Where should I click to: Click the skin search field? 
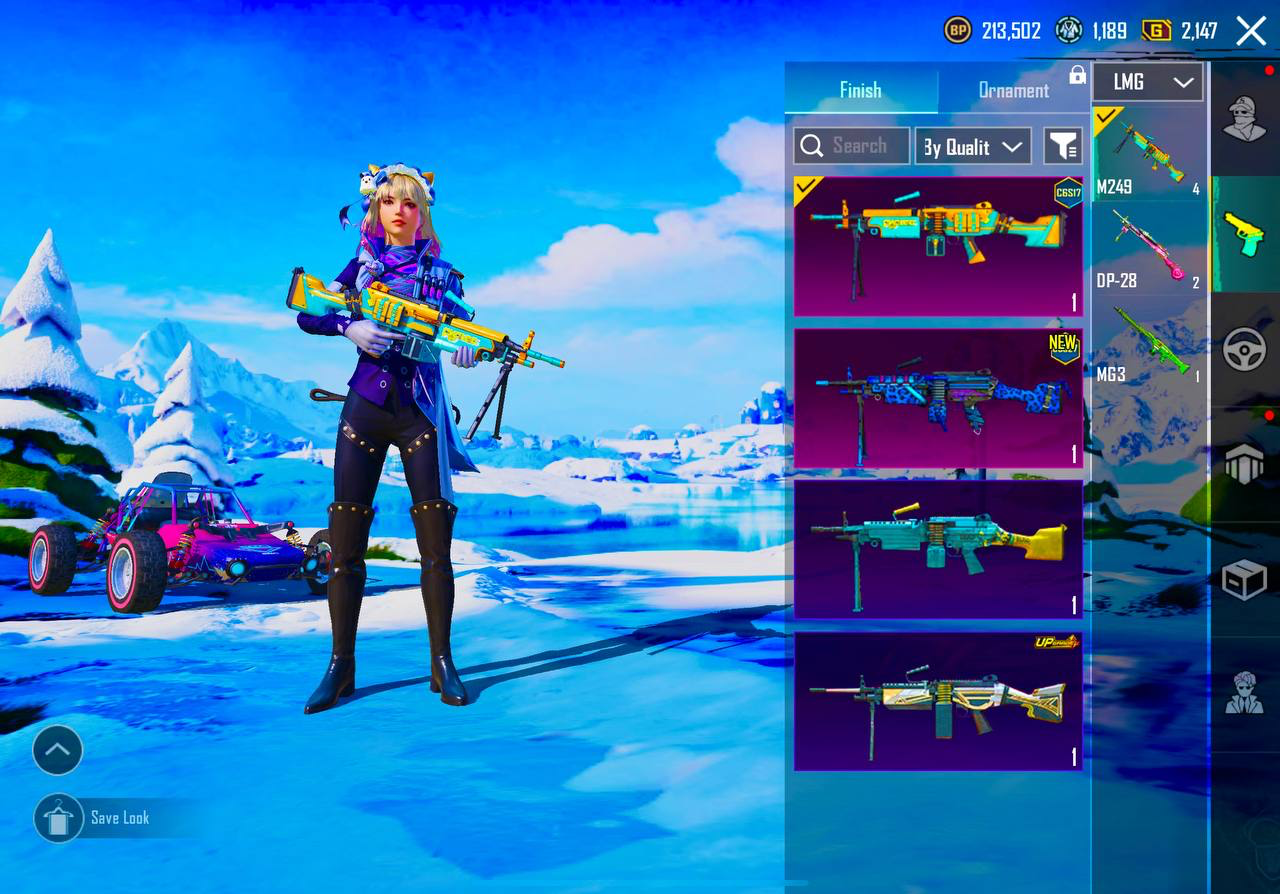click(x=852, y=146)
